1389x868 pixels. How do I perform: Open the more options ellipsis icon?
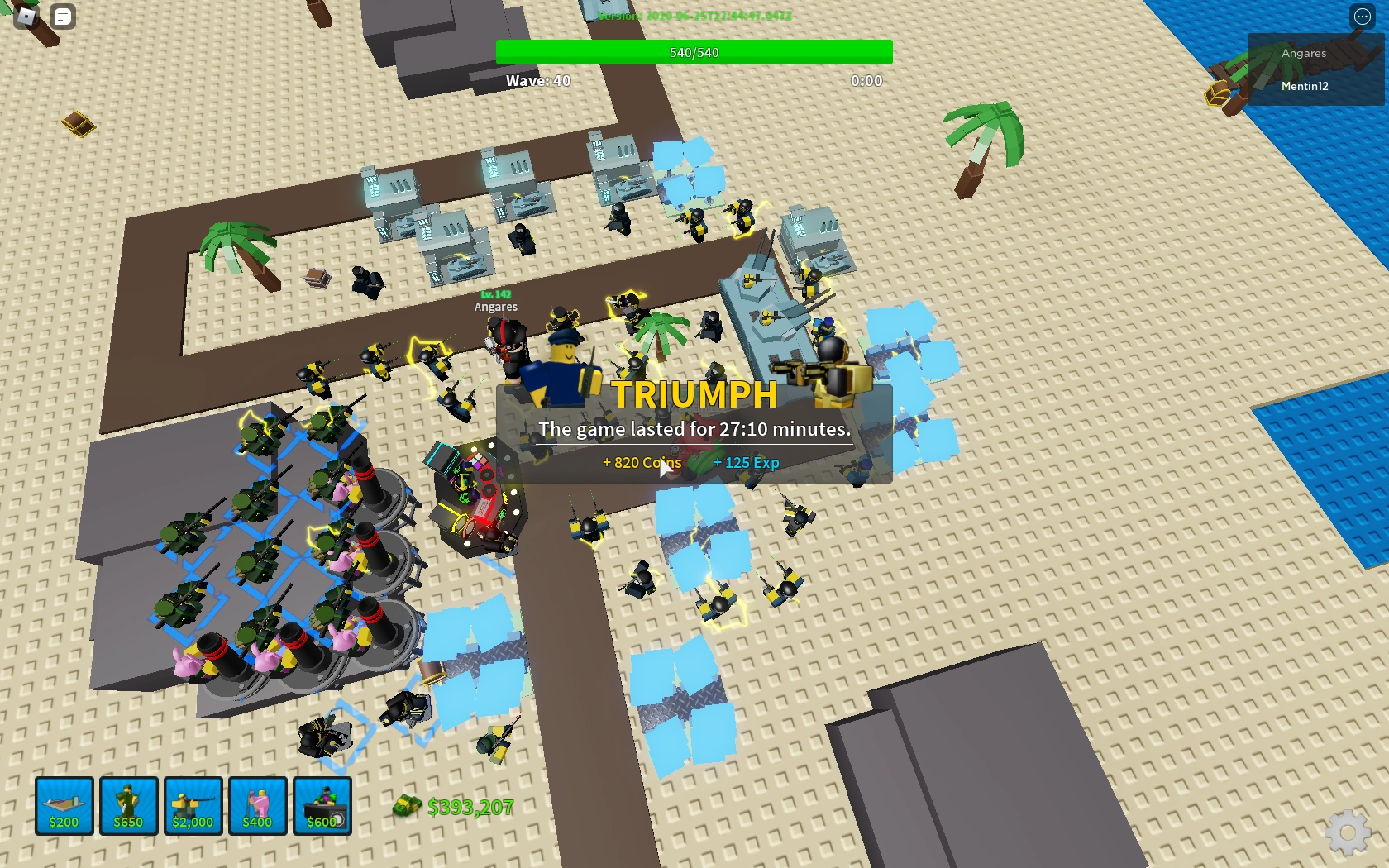[1361, 17]
